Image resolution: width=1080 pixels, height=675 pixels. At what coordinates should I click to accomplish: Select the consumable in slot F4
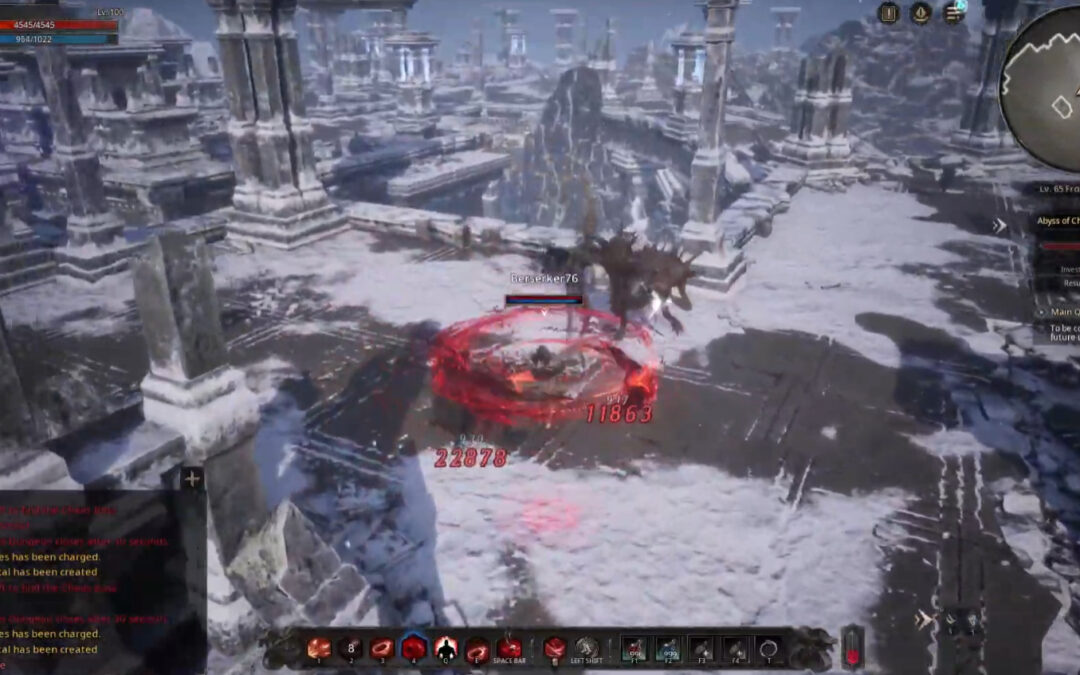coord(735,648)
